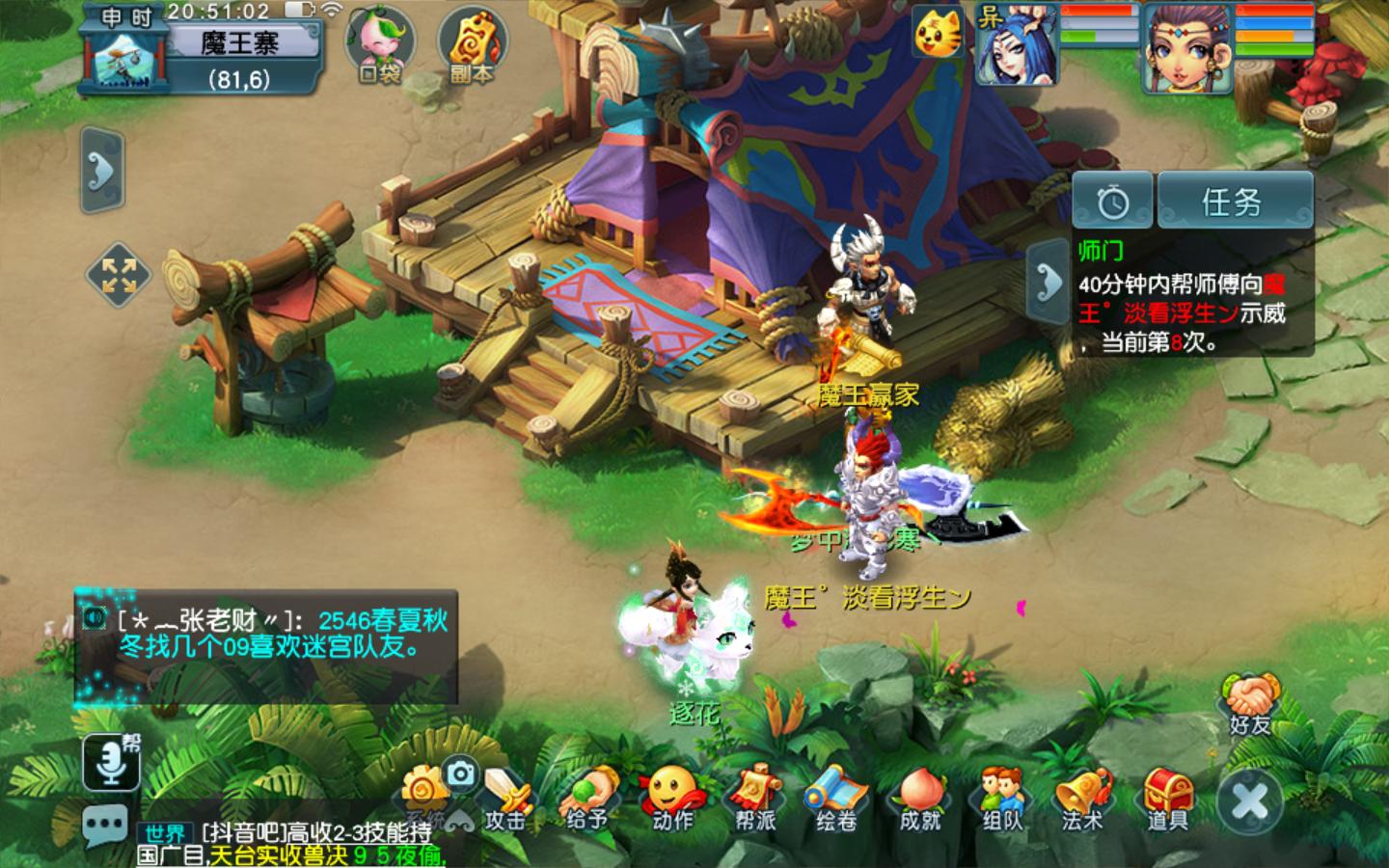Screen dimensions: 1389x868
Task: Choose the 攻击 attack sword action
Action: (x=506, y=799)
